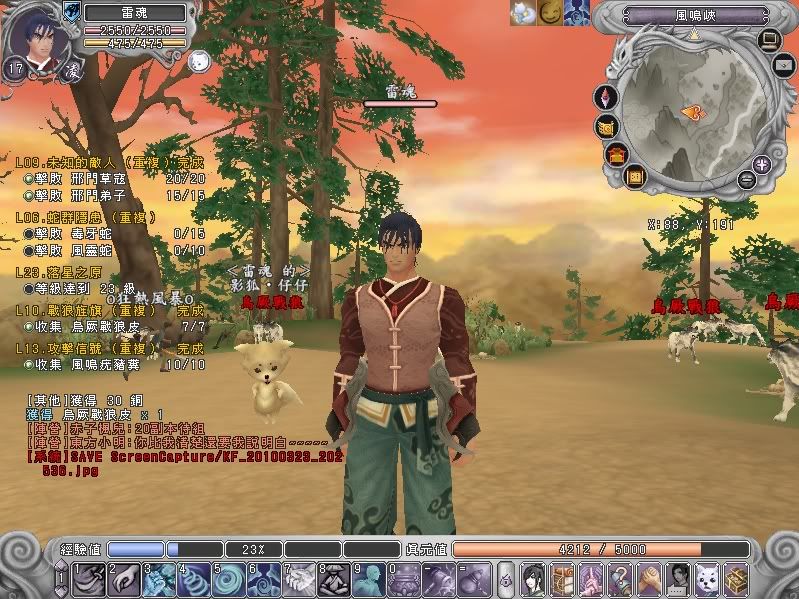Select the L10 戰狼旌旗 quest entry
Screen dimensions: 799x599
tap(109, 311)
